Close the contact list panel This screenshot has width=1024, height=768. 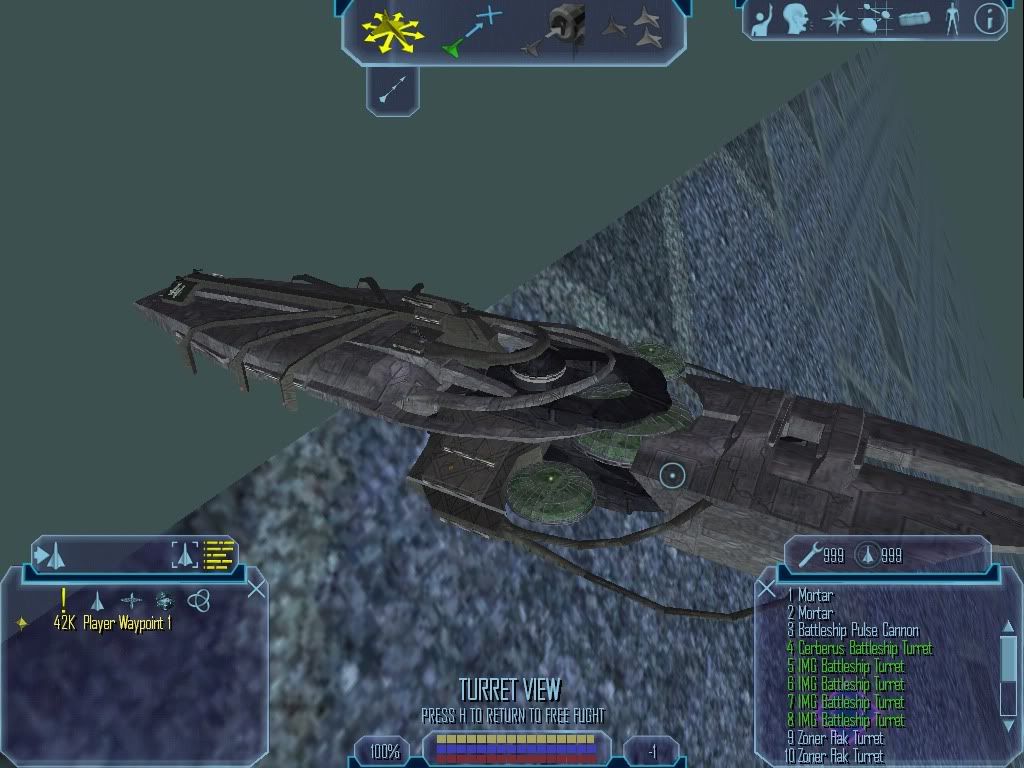257,589
